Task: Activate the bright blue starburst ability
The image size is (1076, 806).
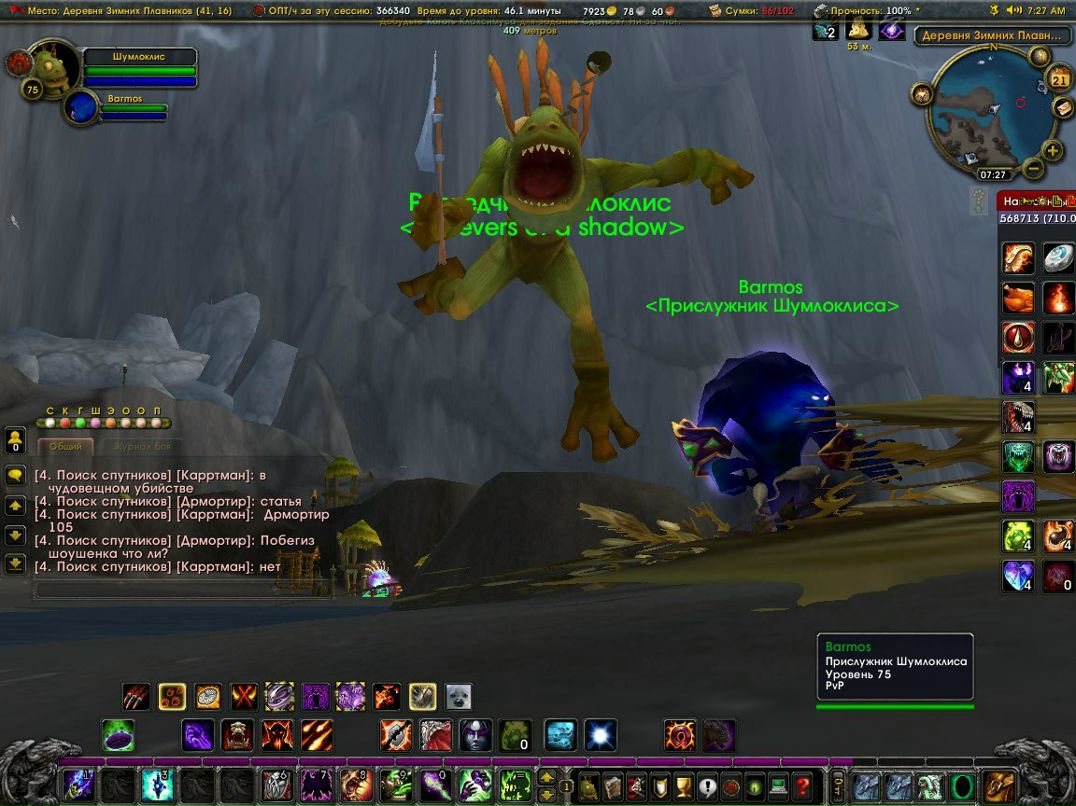Action: click(x=601, y=736)
